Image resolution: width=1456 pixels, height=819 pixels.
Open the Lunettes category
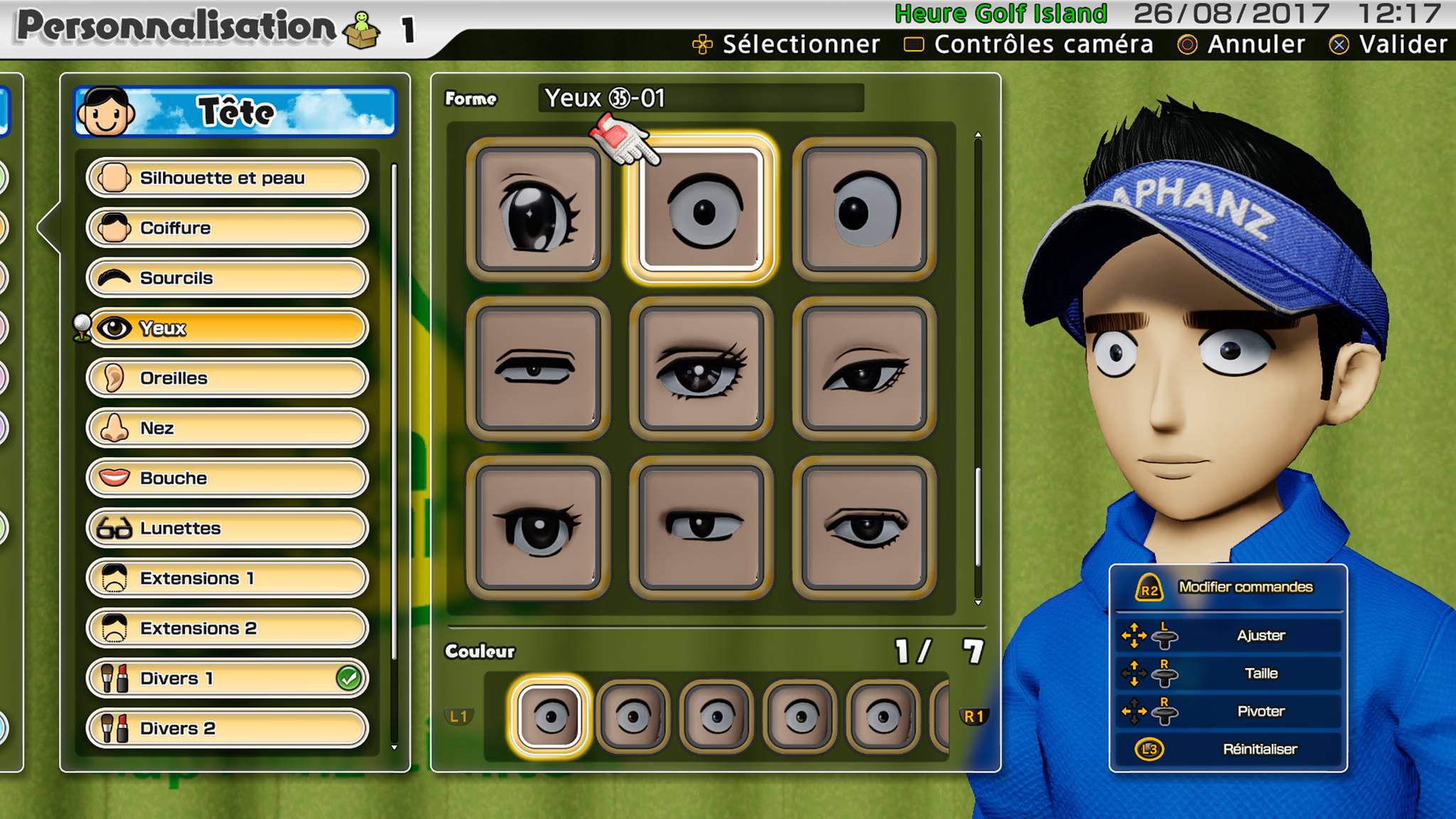click(x=227, y=528)
